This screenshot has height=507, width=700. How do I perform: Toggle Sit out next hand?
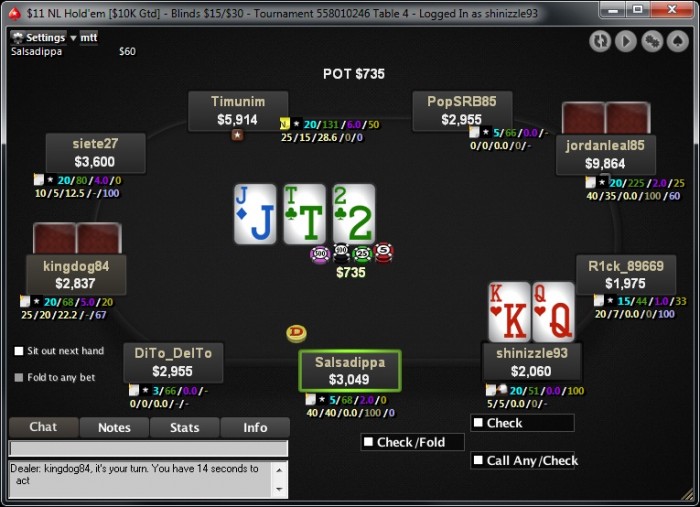click(x=19, y=351)
